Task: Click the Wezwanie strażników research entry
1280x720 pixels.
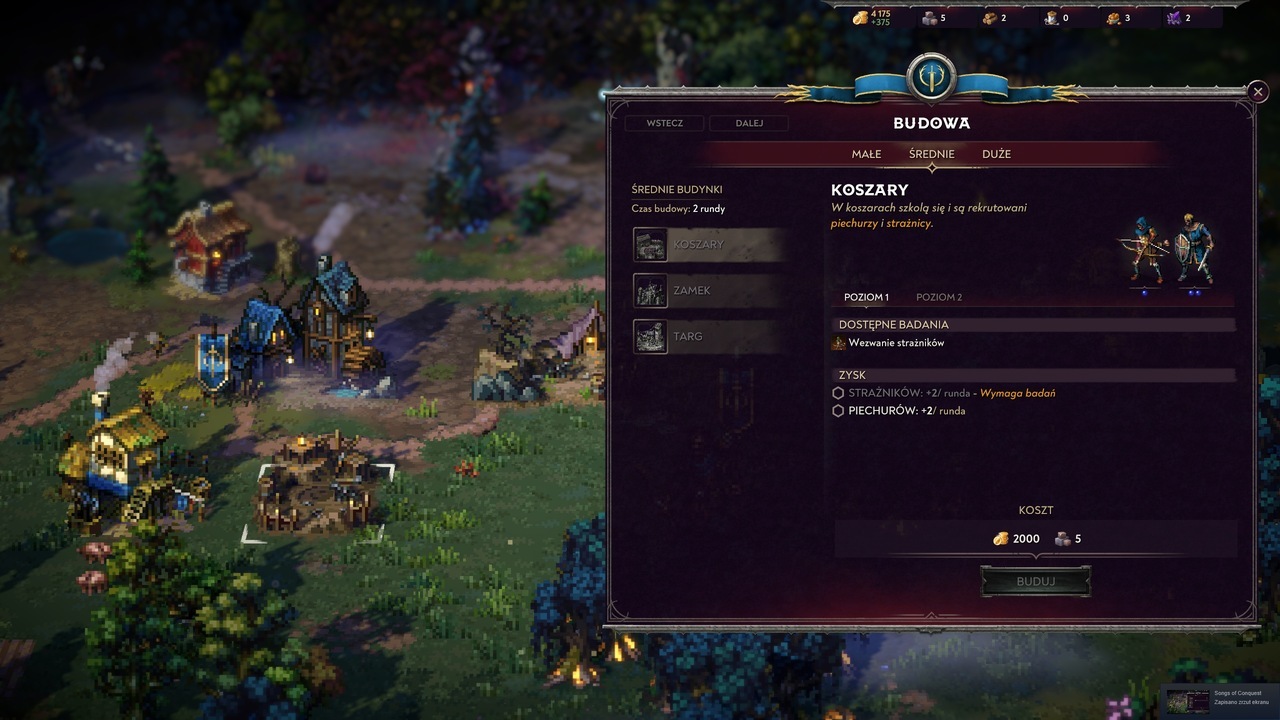Action: click(895, 343)
